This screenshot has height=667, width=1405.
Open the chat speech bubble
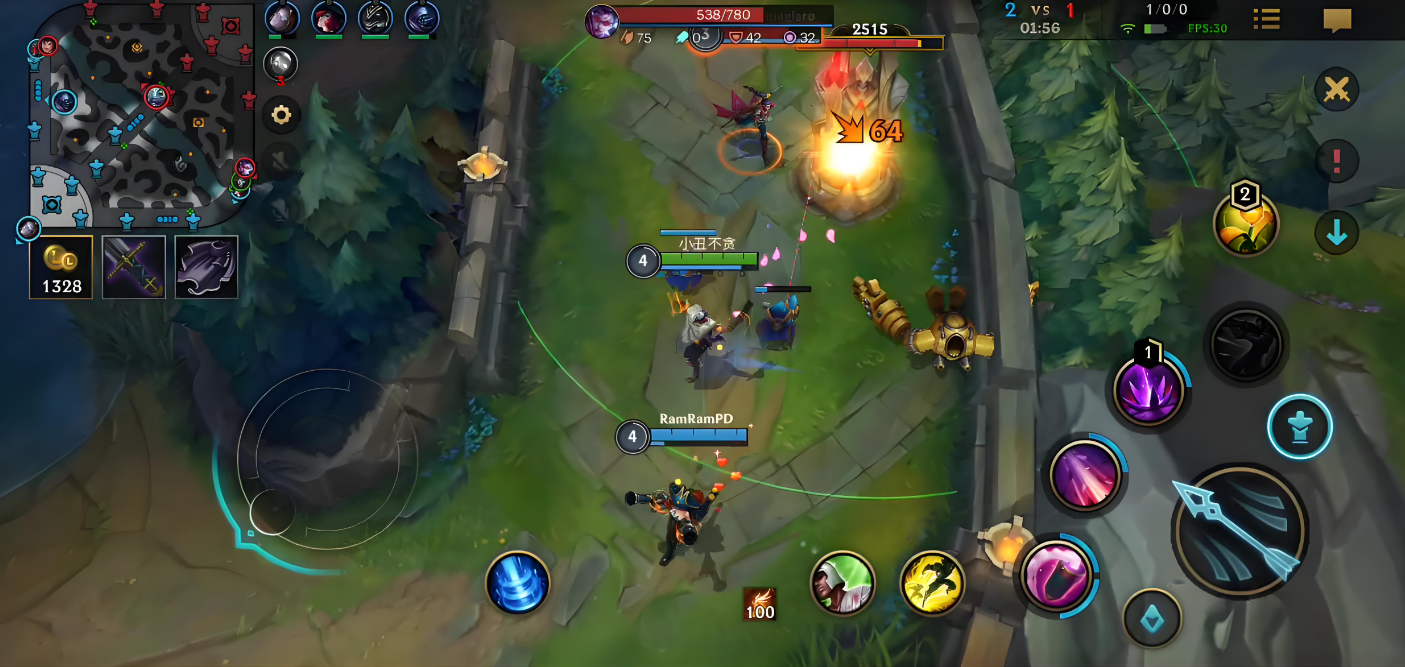(x=1337, y=20)
